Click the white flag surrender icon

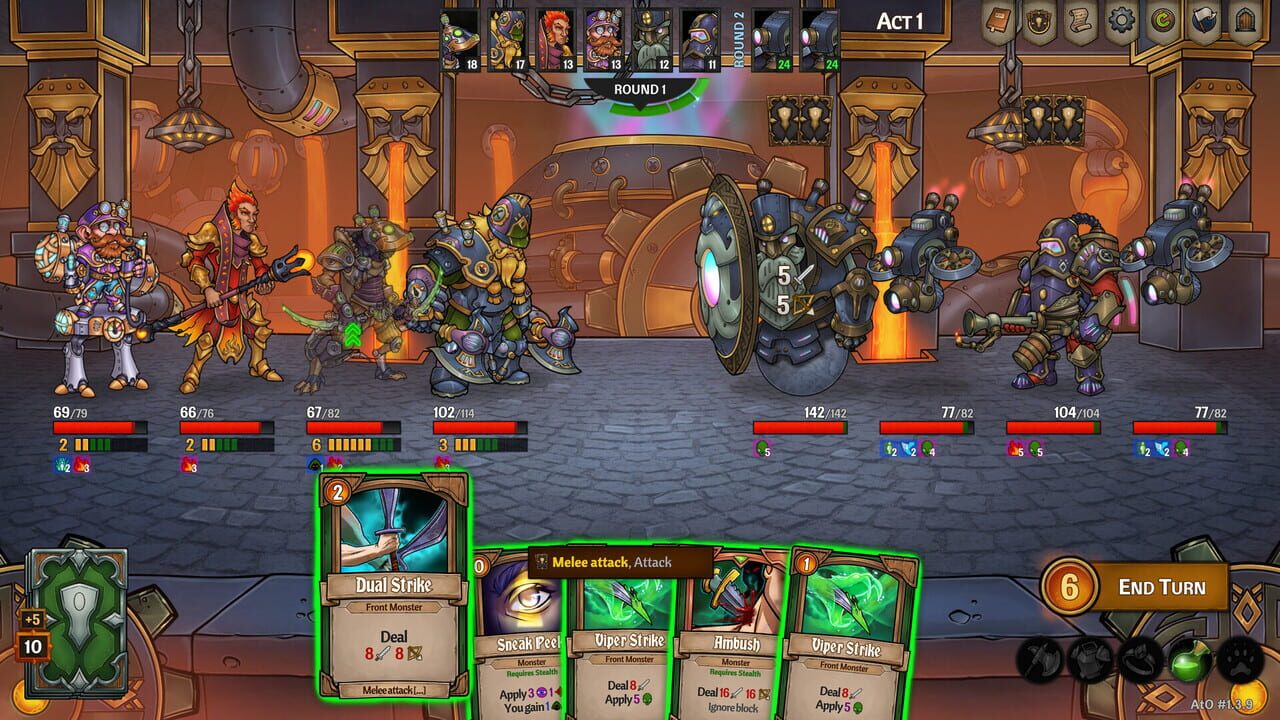[1203, 22]
